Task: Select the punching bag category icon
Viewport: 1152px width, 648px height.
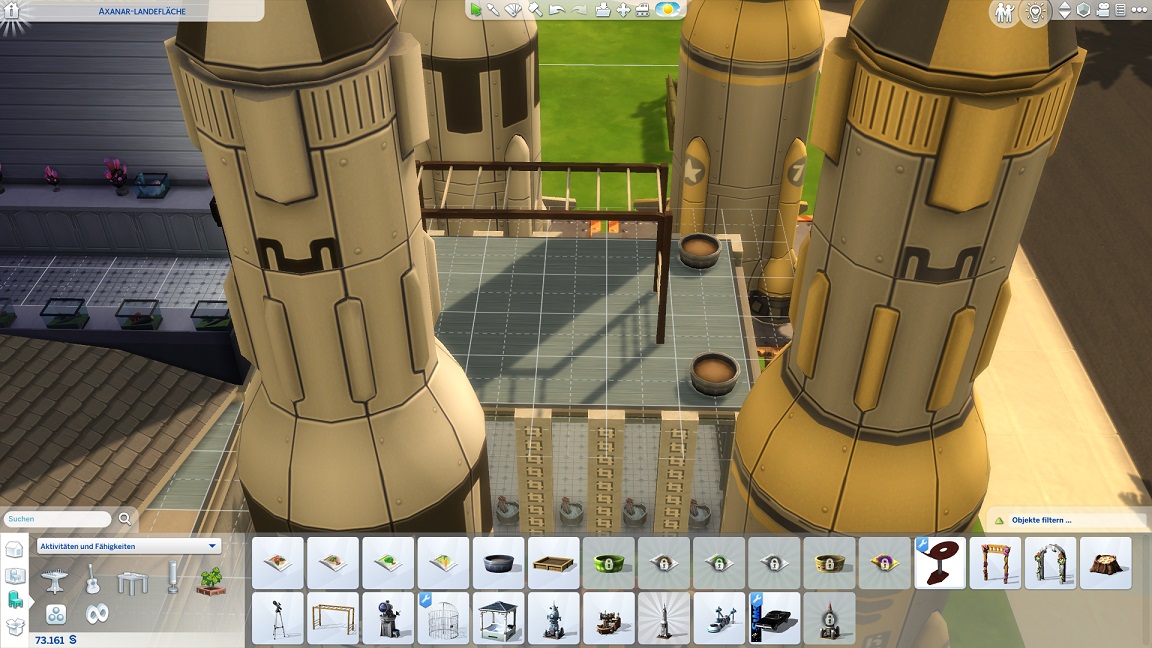Action: (x=172, y=578)
